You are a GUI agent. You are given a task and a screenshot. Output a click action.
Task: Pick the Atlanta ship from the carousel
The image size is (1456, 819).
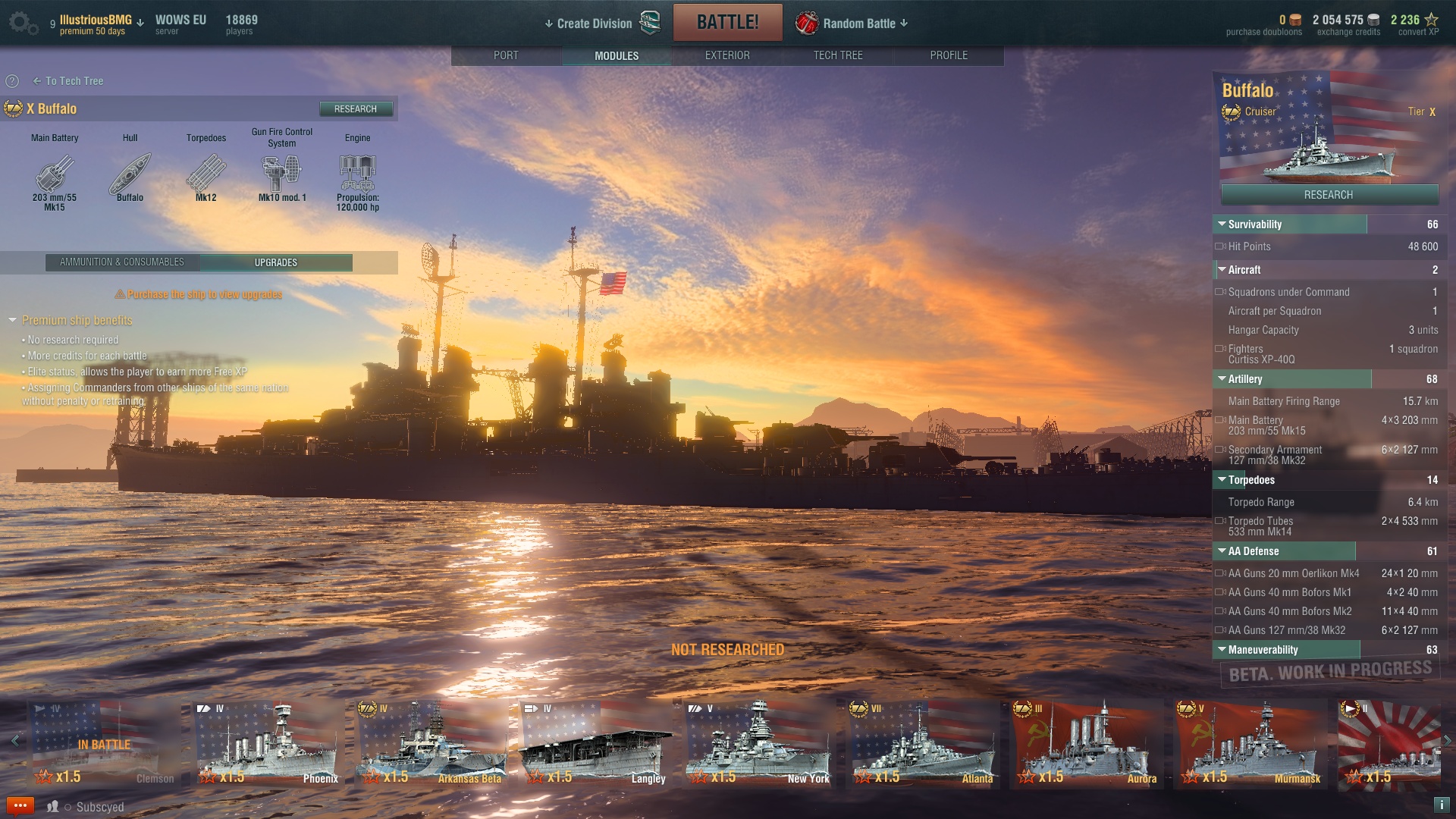click(x=923, y=745)
